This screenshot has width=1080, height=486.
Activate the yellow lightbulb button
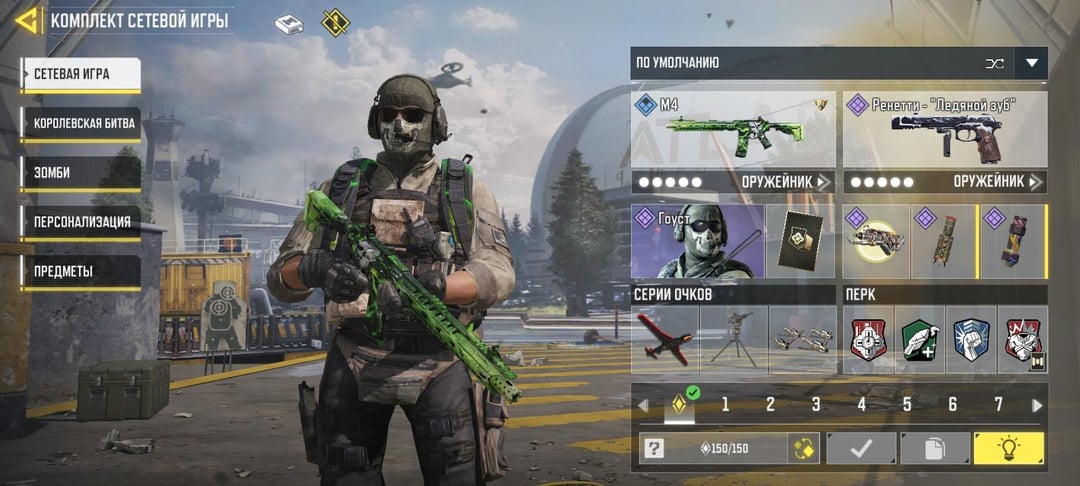click(1009, 448)
